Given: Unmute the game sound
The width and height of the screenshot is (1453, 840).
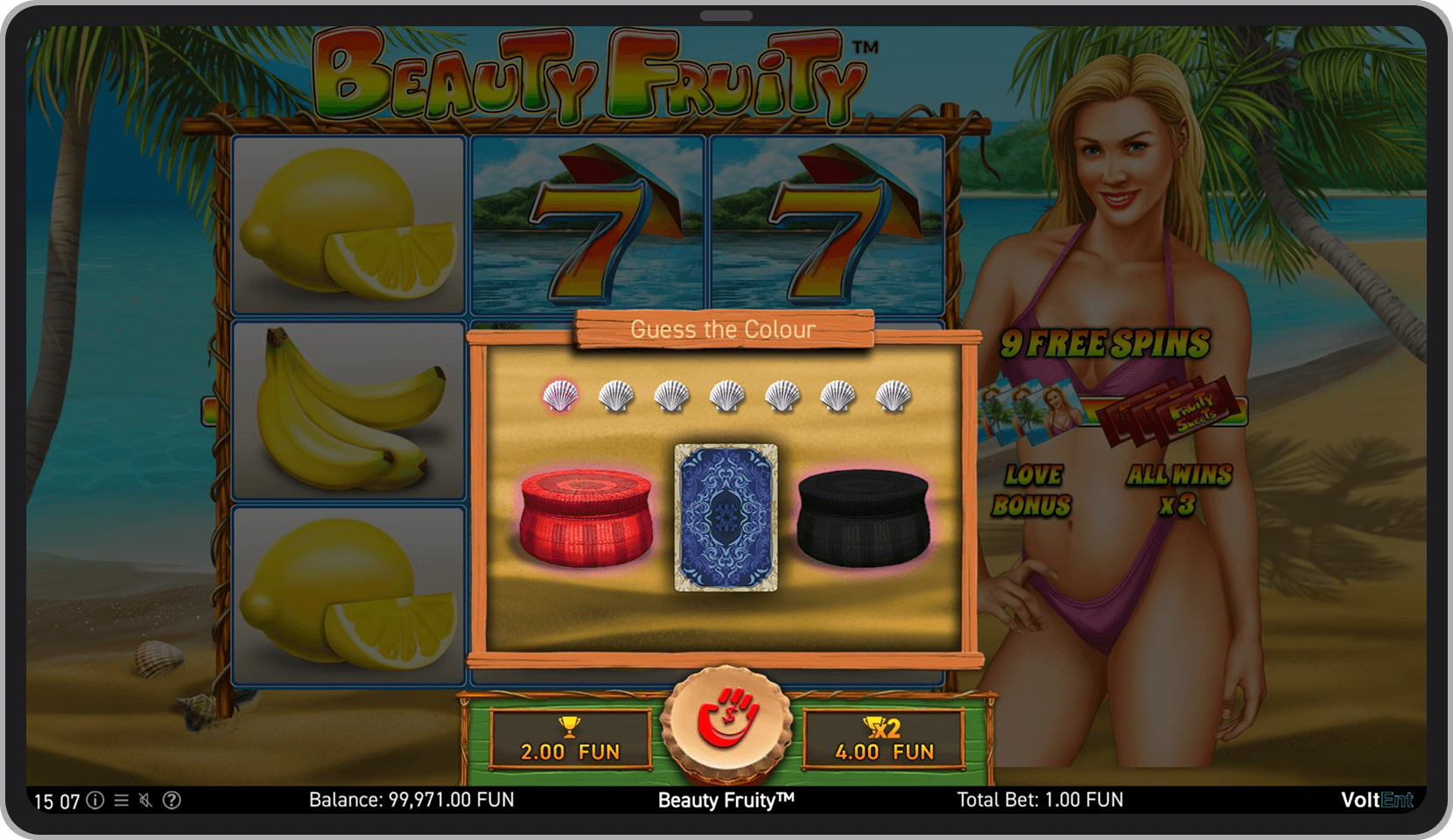Looking at the screenshot, I should (146, 801).
